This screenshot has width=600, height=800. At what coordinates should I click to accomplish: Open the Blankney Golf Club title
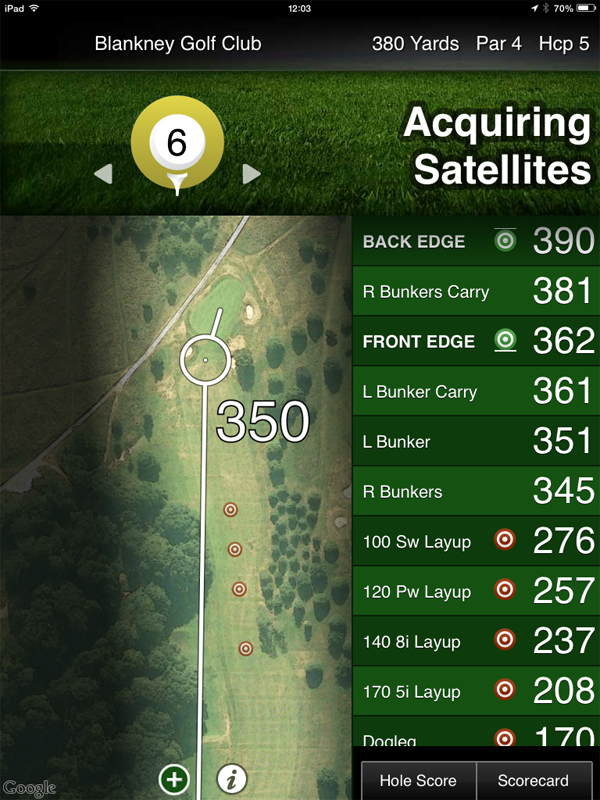coord(178,44)
